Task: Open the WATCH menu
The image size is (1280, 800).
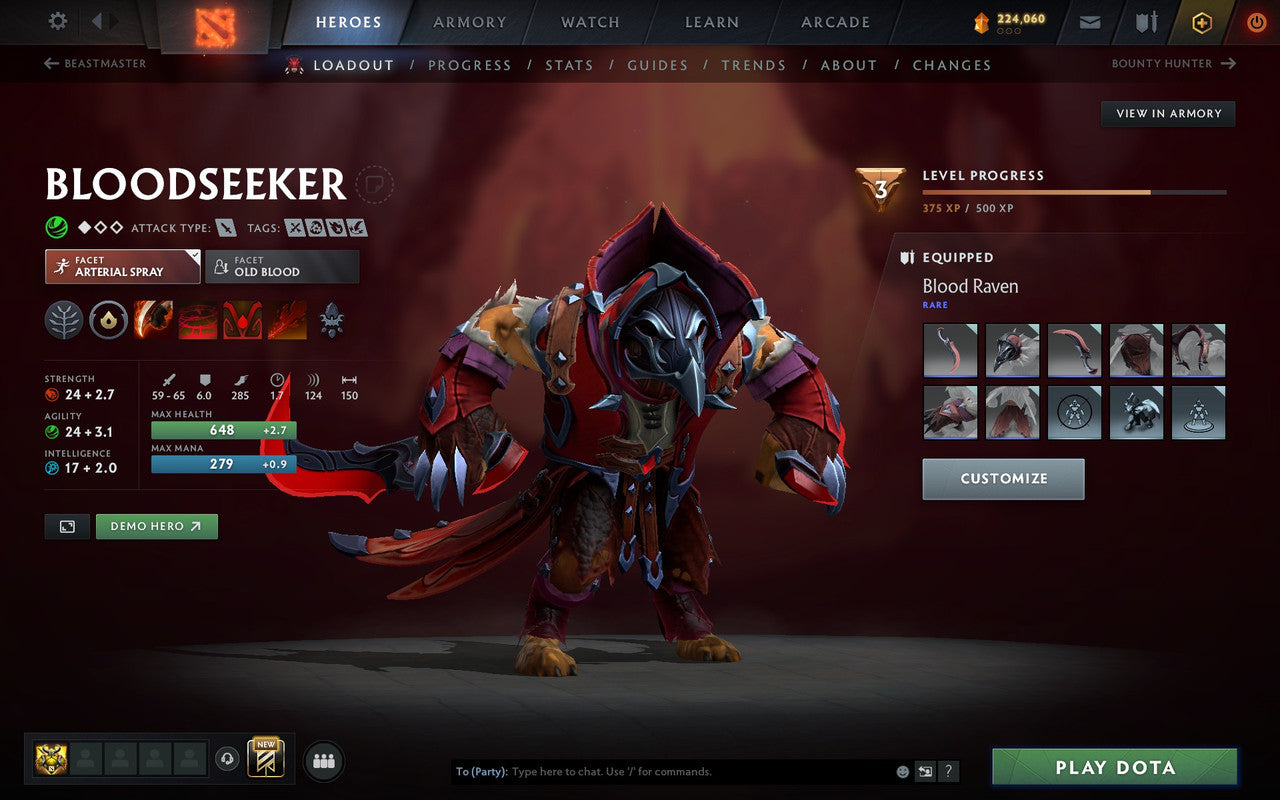Action: [x=589, y=22]
